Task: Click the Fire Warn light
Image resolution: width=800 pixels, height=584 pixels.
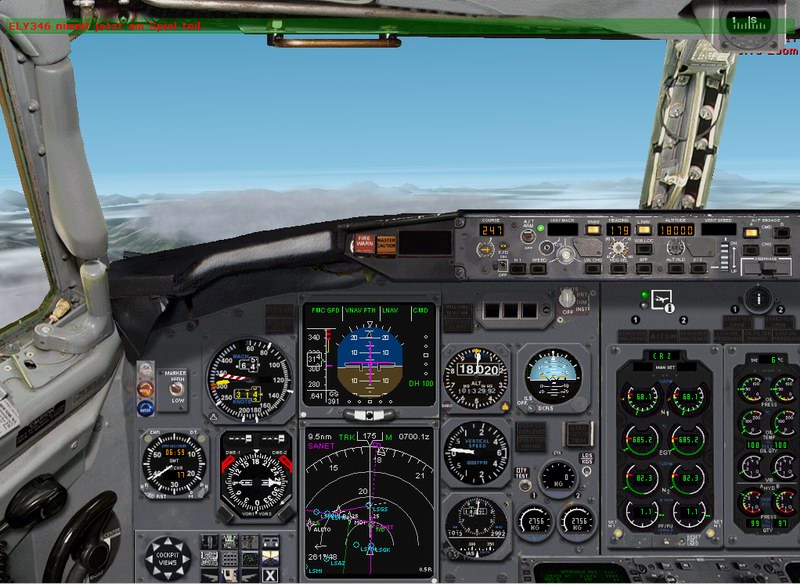Action: pyautogui.click(x=363, y=241)
